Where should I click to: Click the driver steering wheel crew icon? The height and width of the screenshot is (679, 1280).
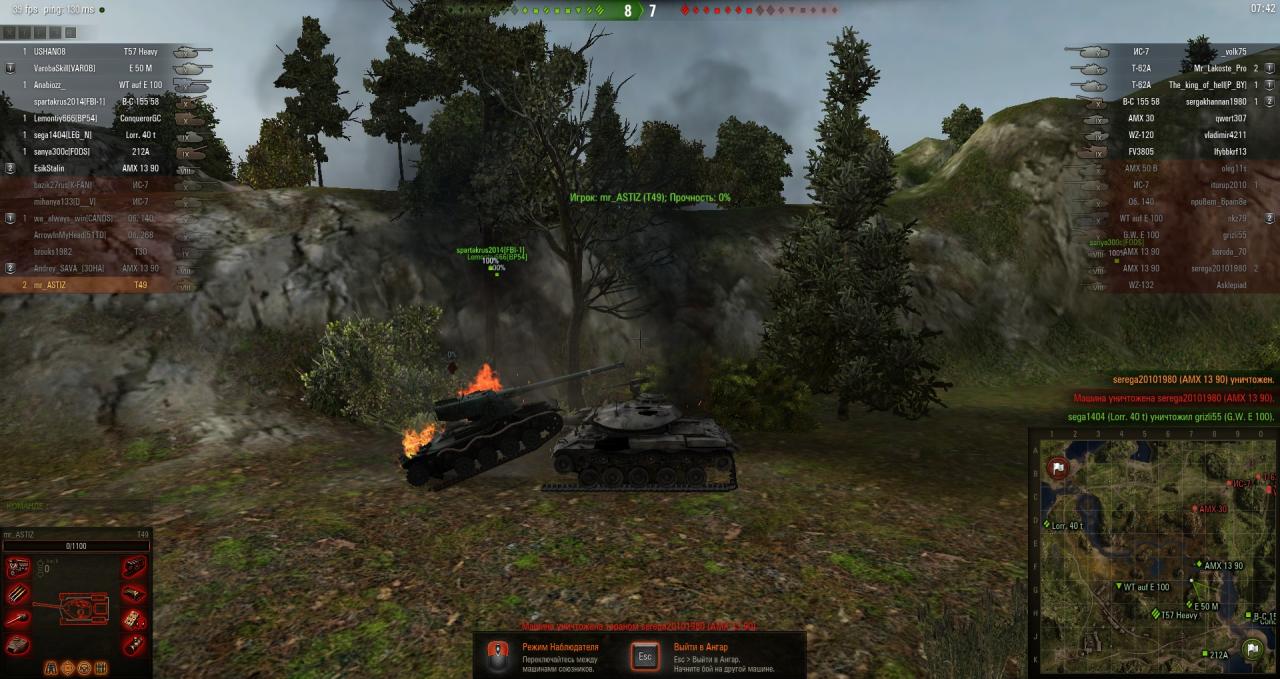coord(86,667)
